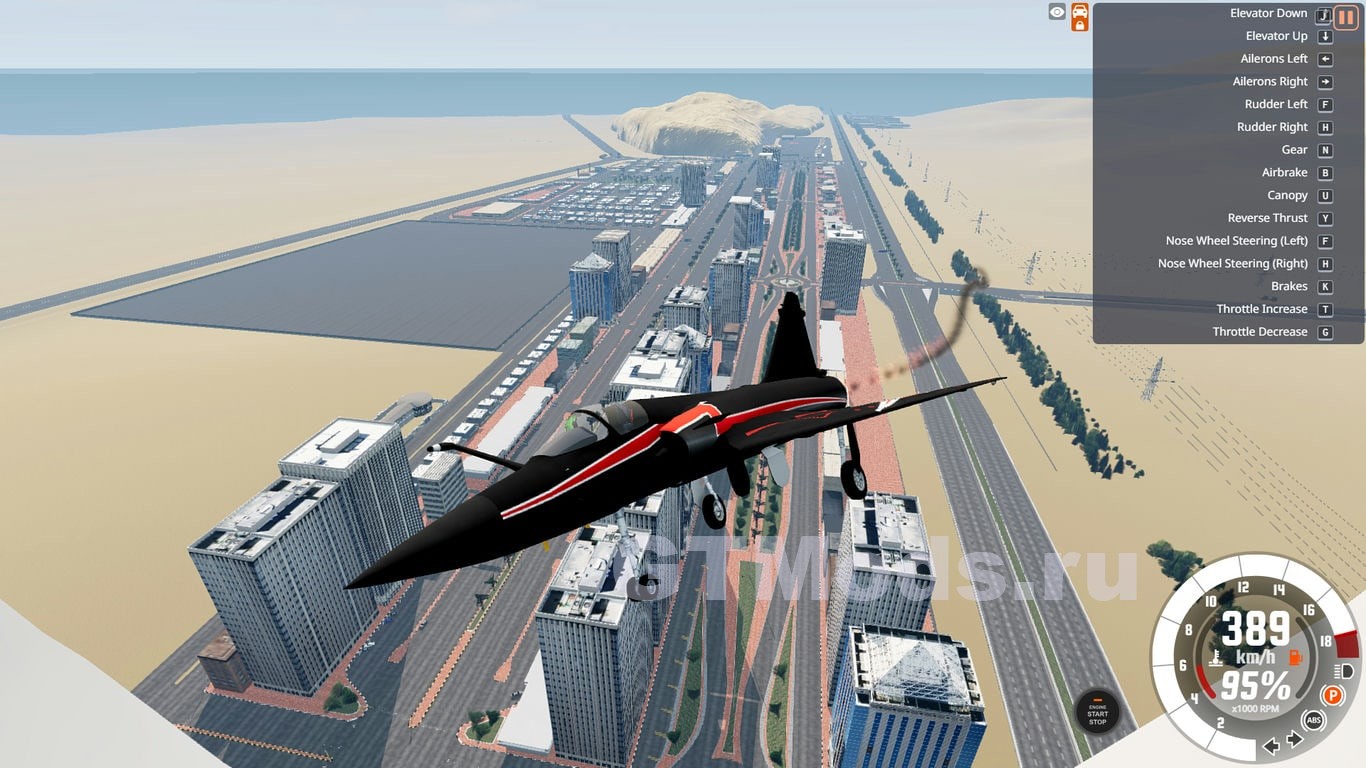Toggle the eye visibility icon
Screen dimensions: 1366x768
(x=1057, y=12)
